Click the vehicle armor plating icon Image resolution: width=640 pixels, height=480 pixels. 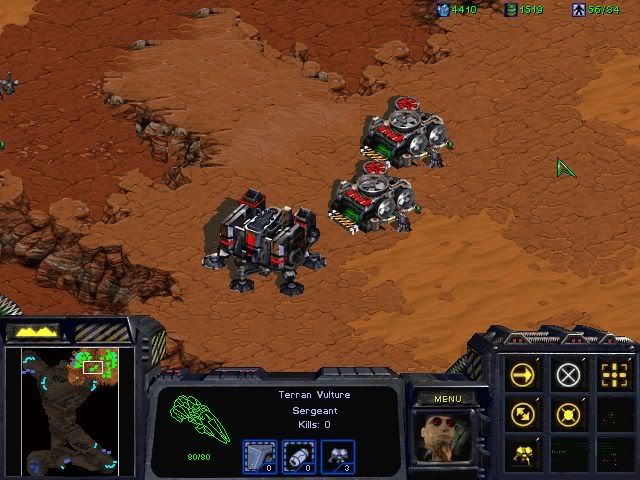(x=259, y=457)
